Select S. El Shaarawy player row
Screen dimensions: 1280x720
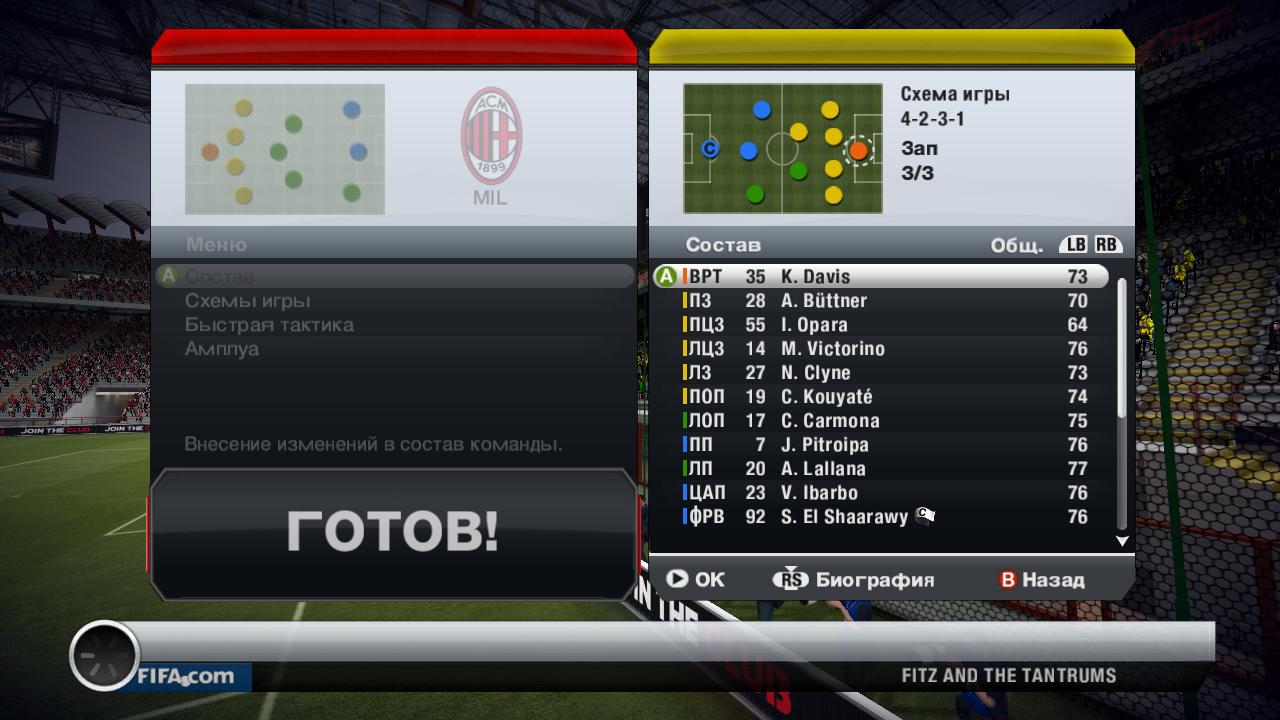click(880, 517)
